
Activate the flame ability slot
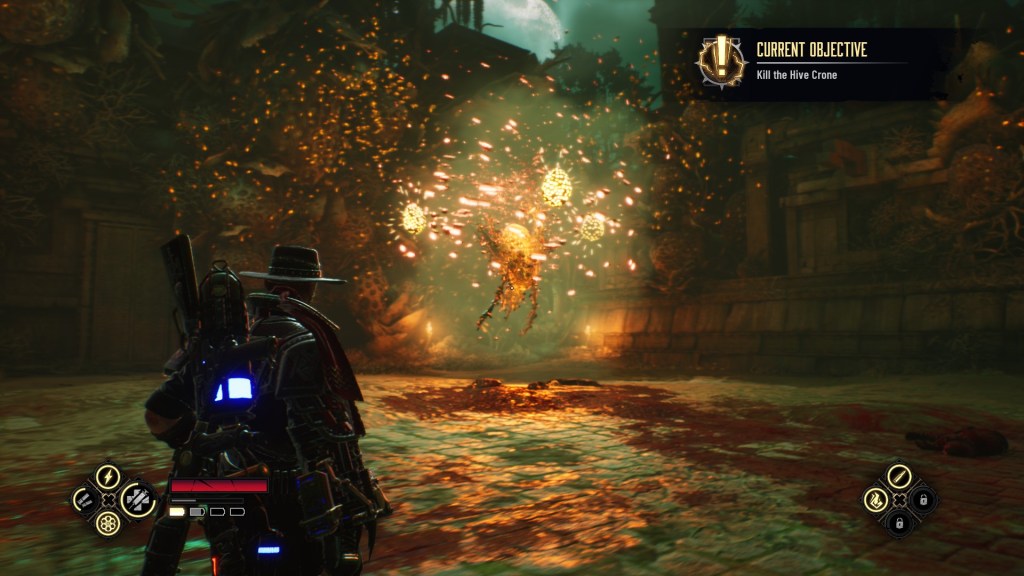(875, 498)
